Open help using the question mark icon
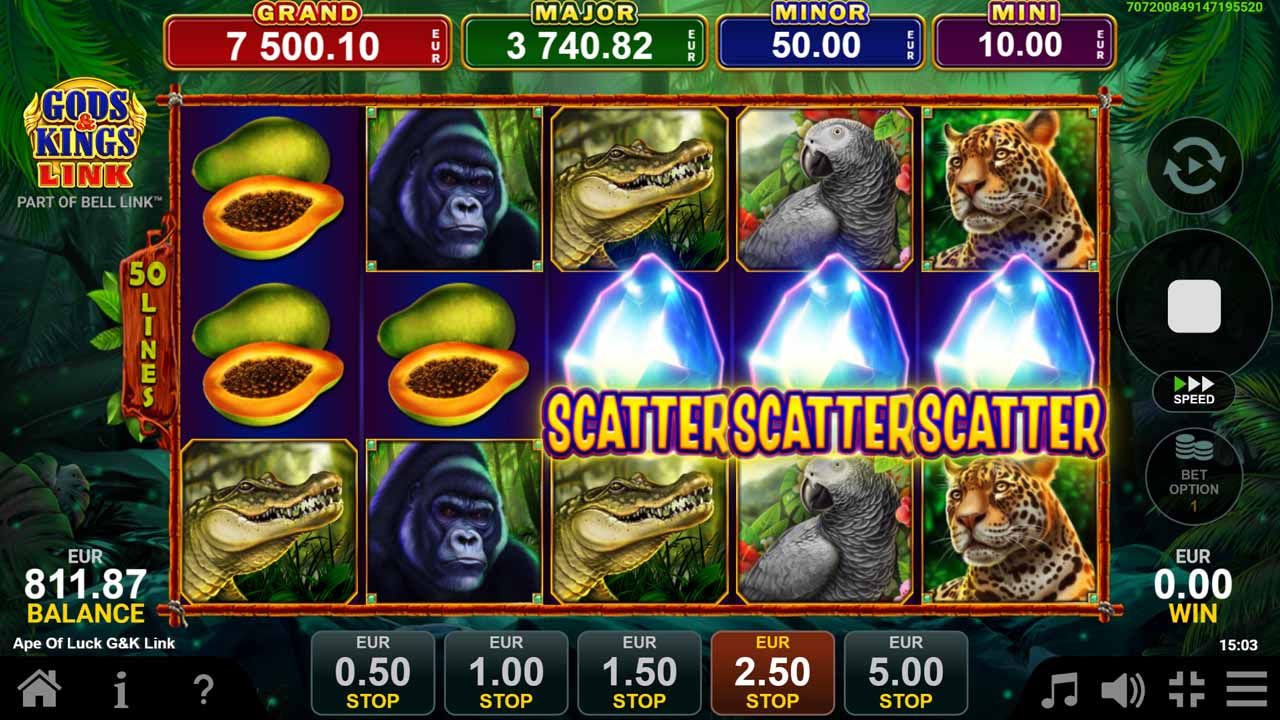This screenshot has height=720, width=1280. [x=200, y=688]
